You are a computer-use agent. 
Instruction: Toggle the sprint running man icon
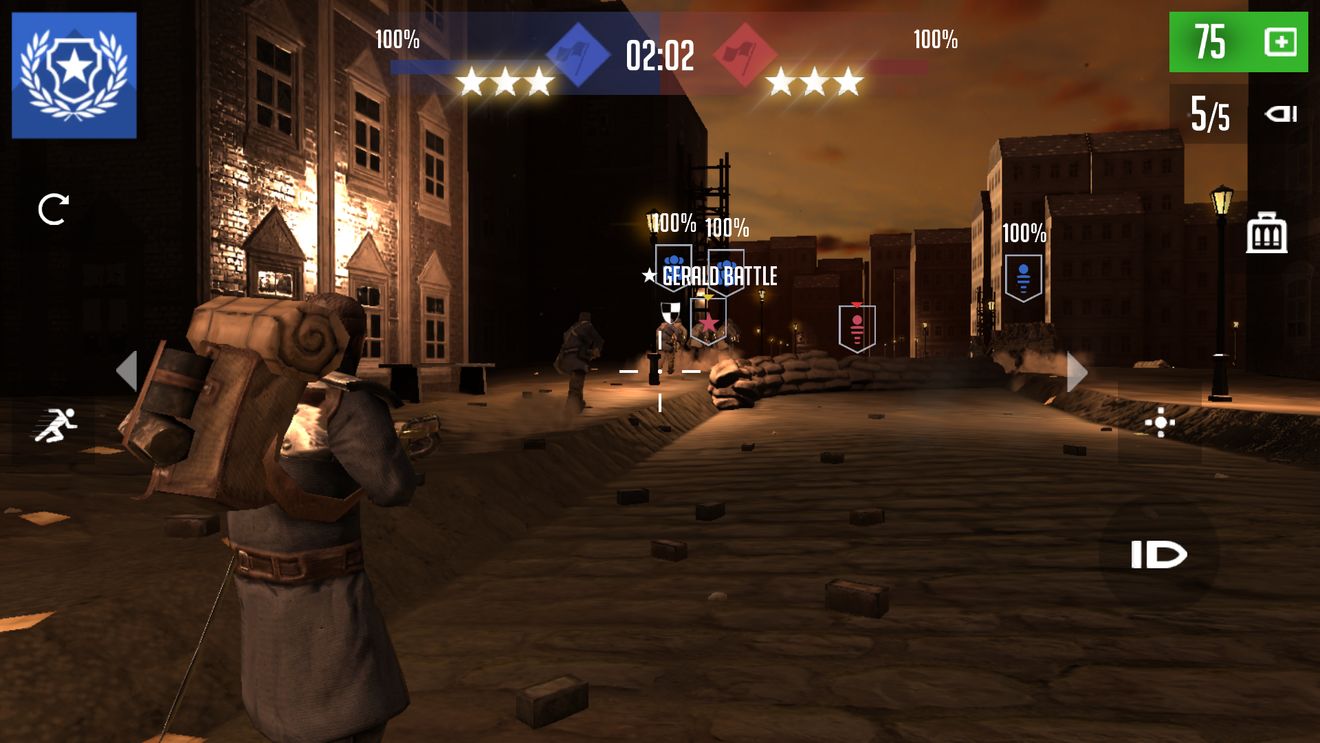coord(56,427)
